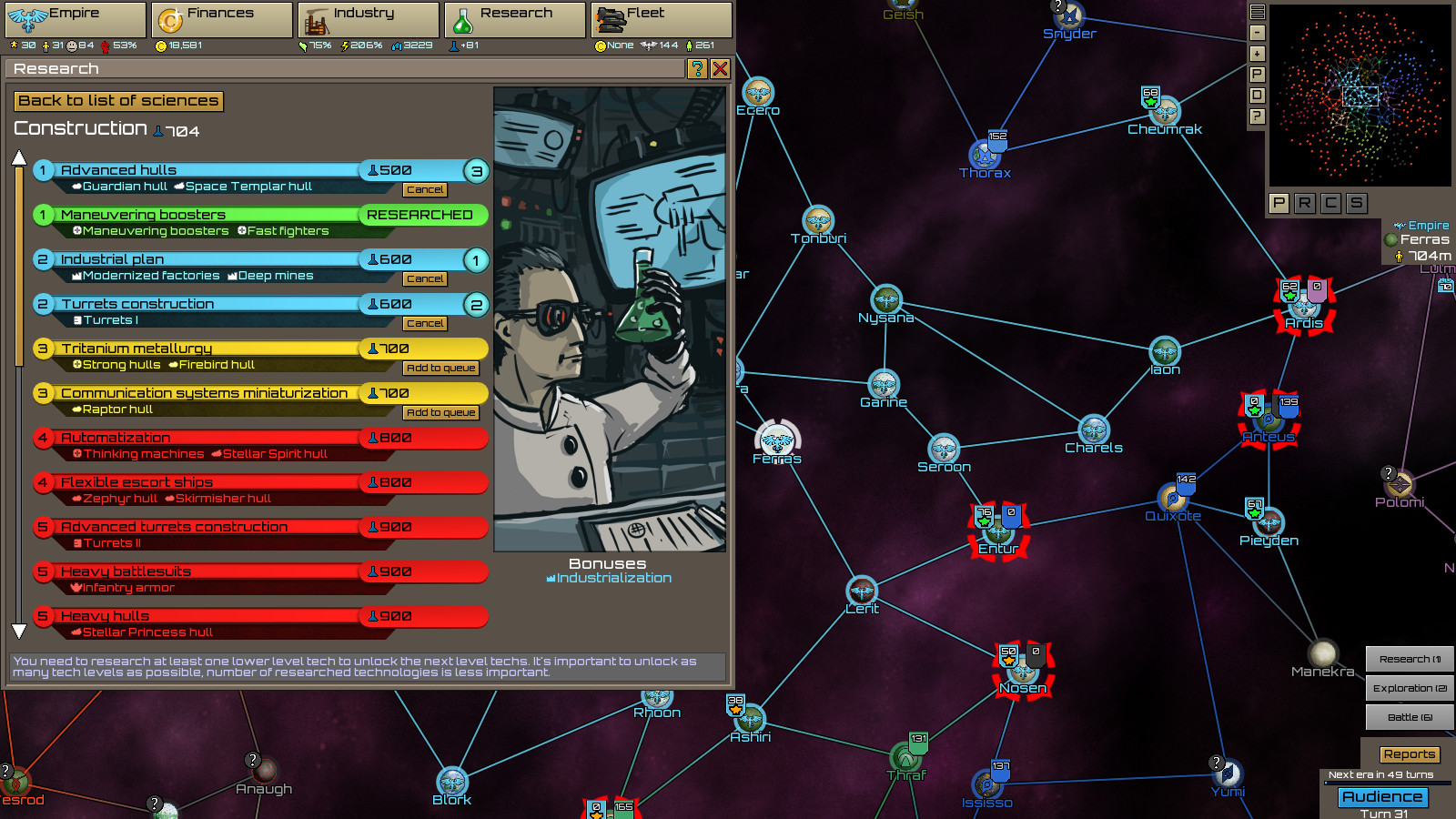Click the down arrow on the research list scrollbar
Screen dimensions: 1456x819
[19, 629]
